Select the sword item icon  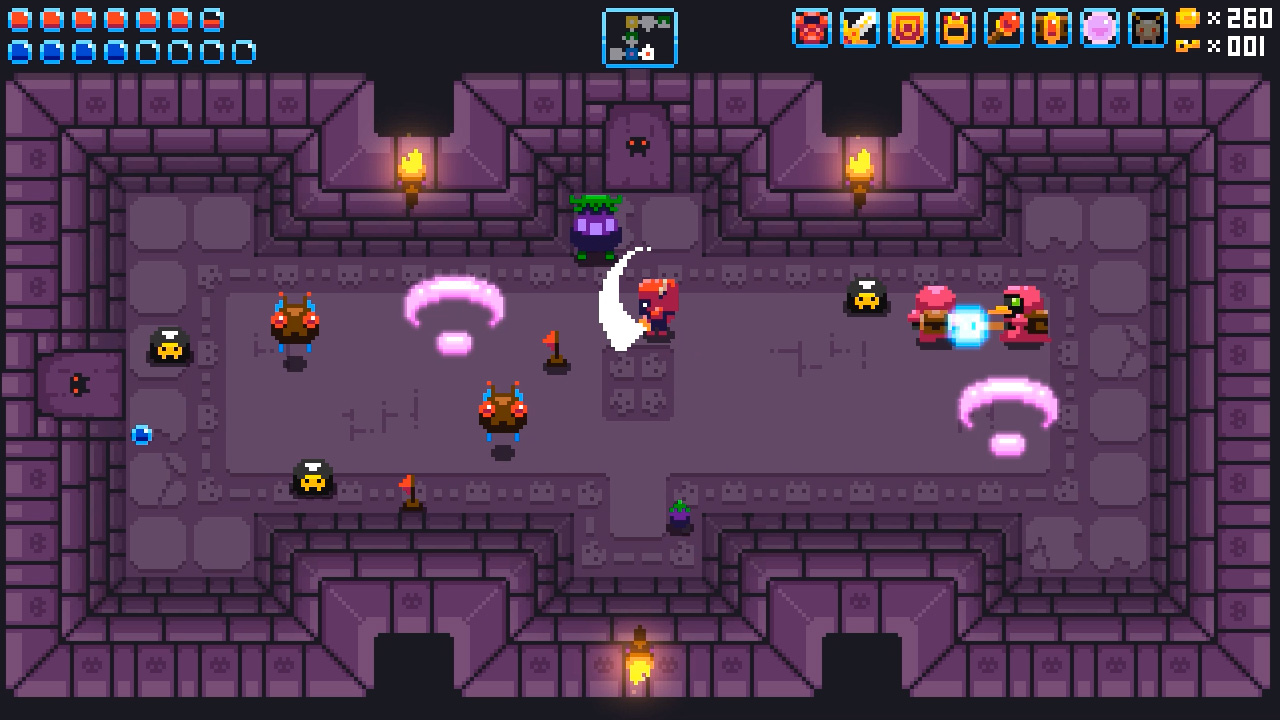[x=860, y=30]
